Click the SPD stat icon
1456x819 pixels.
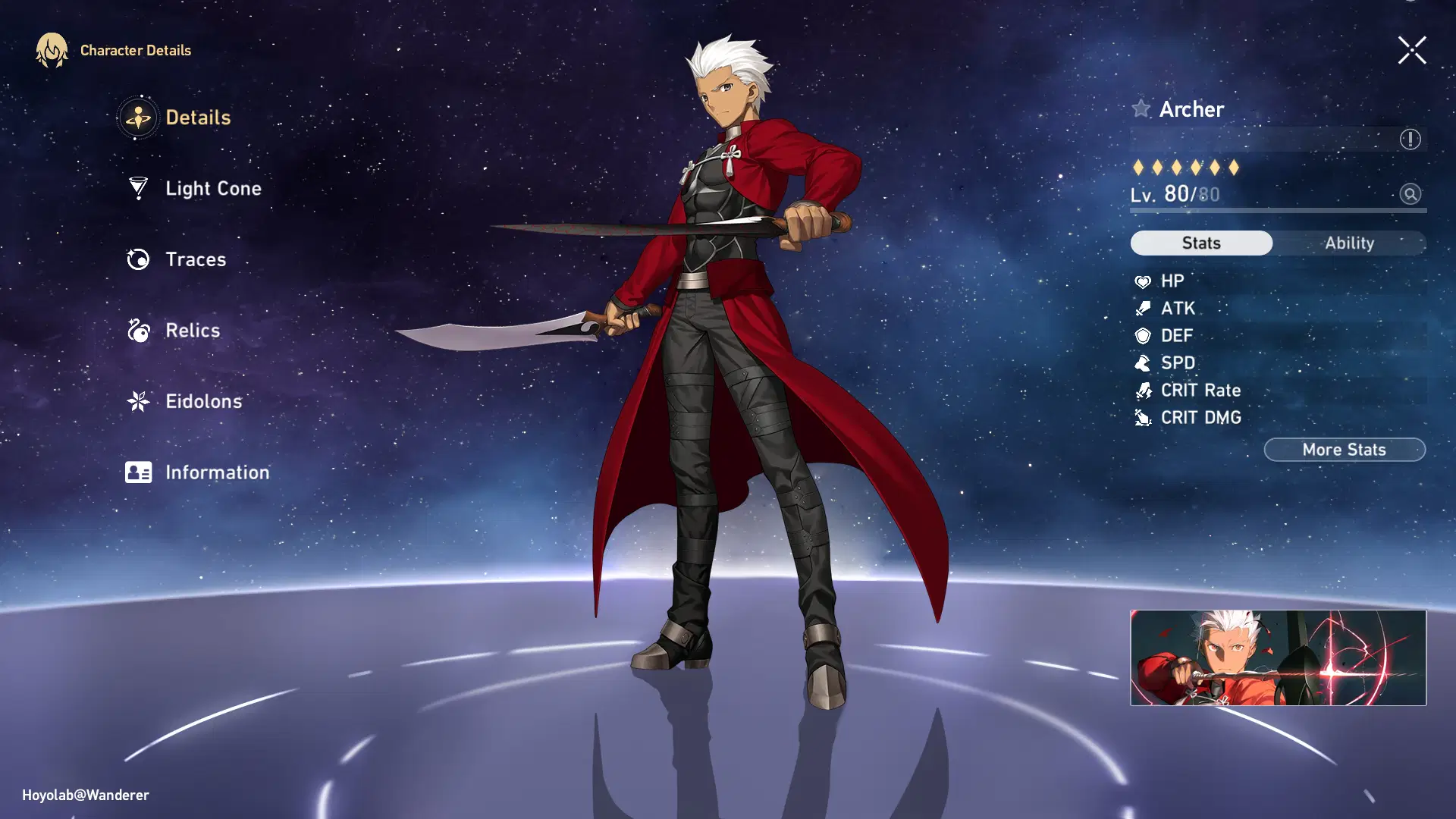click(x=1142, y=362)
